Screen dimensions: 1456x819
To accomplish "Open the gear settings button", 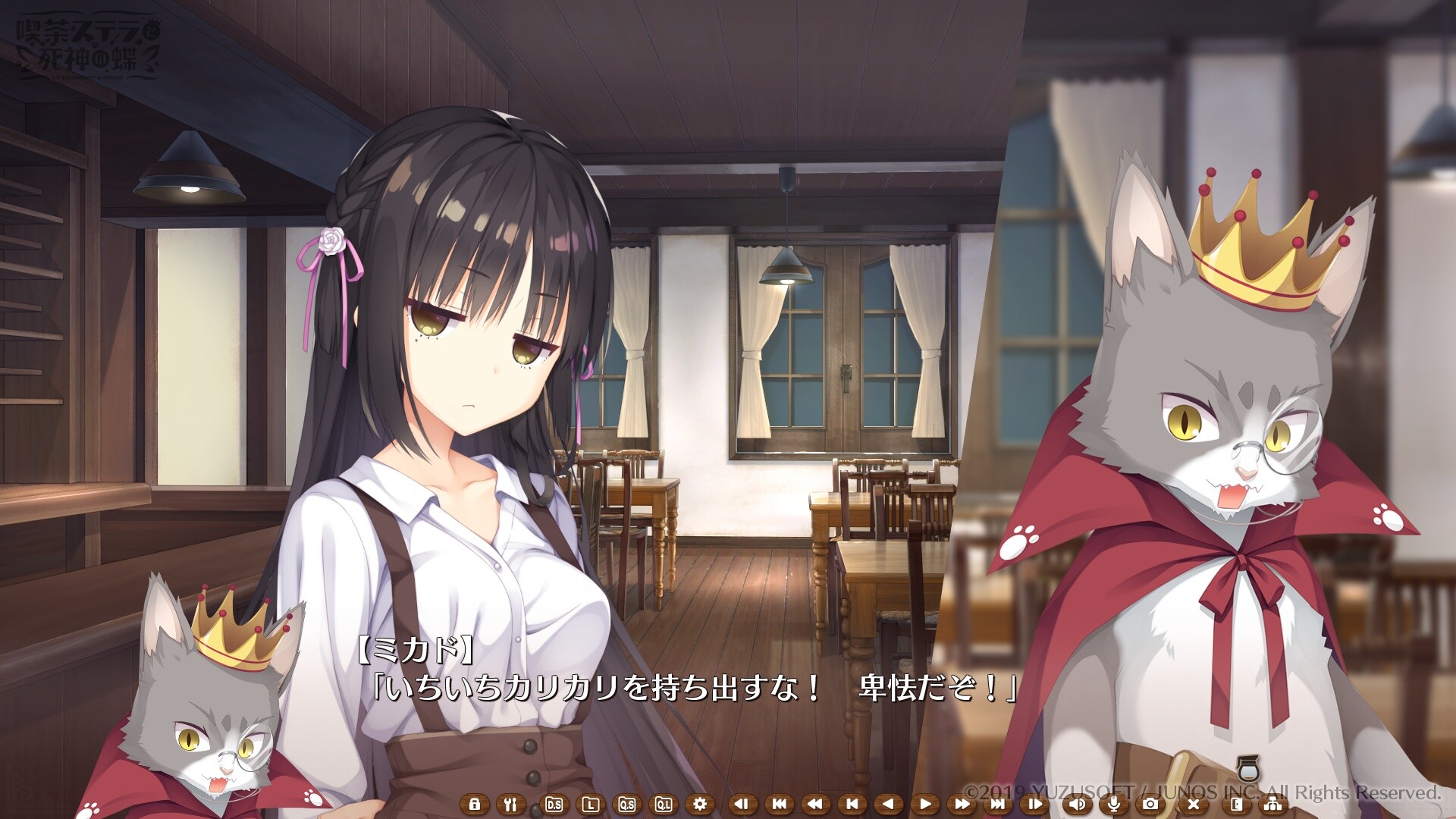I will [x=700, y=804].
